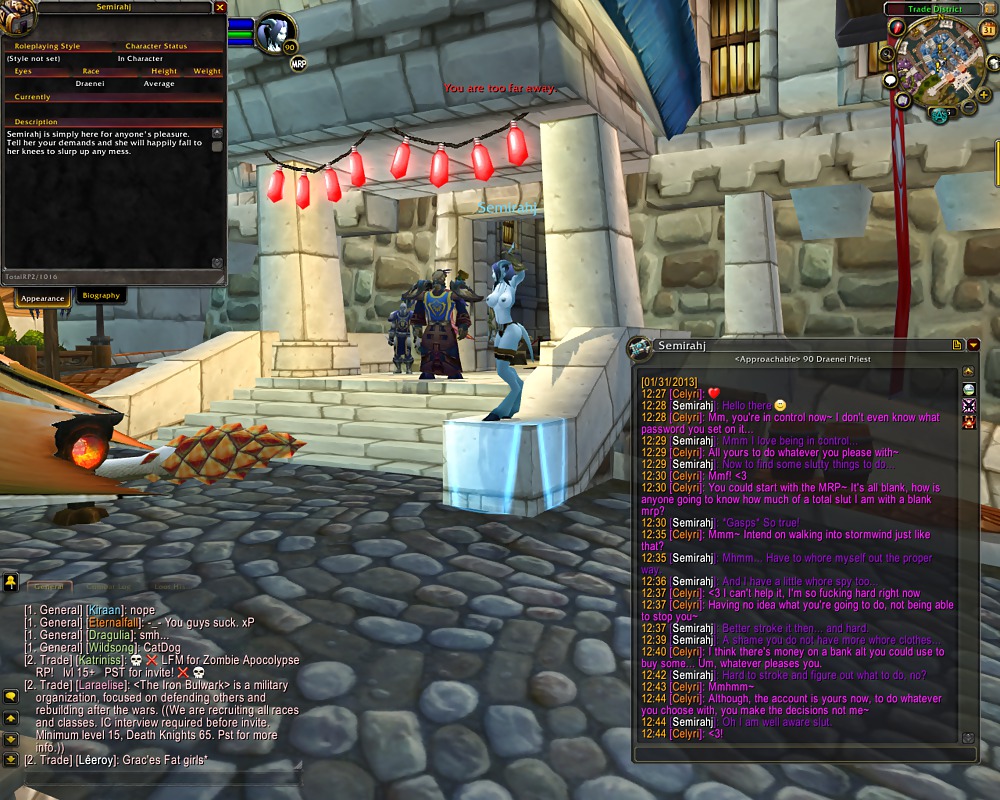Select the General chat tab

pos(48,587)
